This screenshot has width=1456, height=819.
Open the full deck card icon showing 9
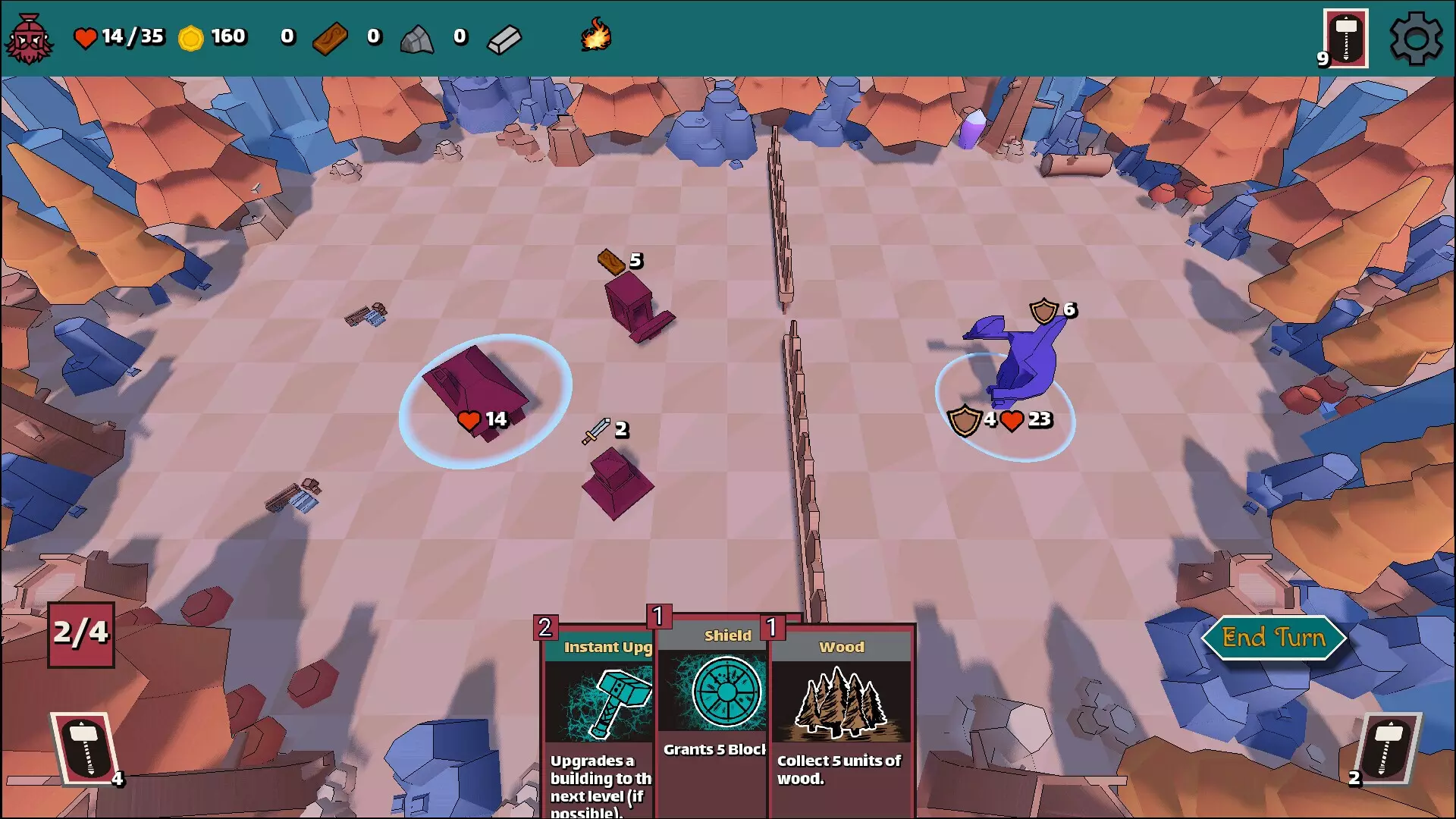click(x=1345, y=38)
